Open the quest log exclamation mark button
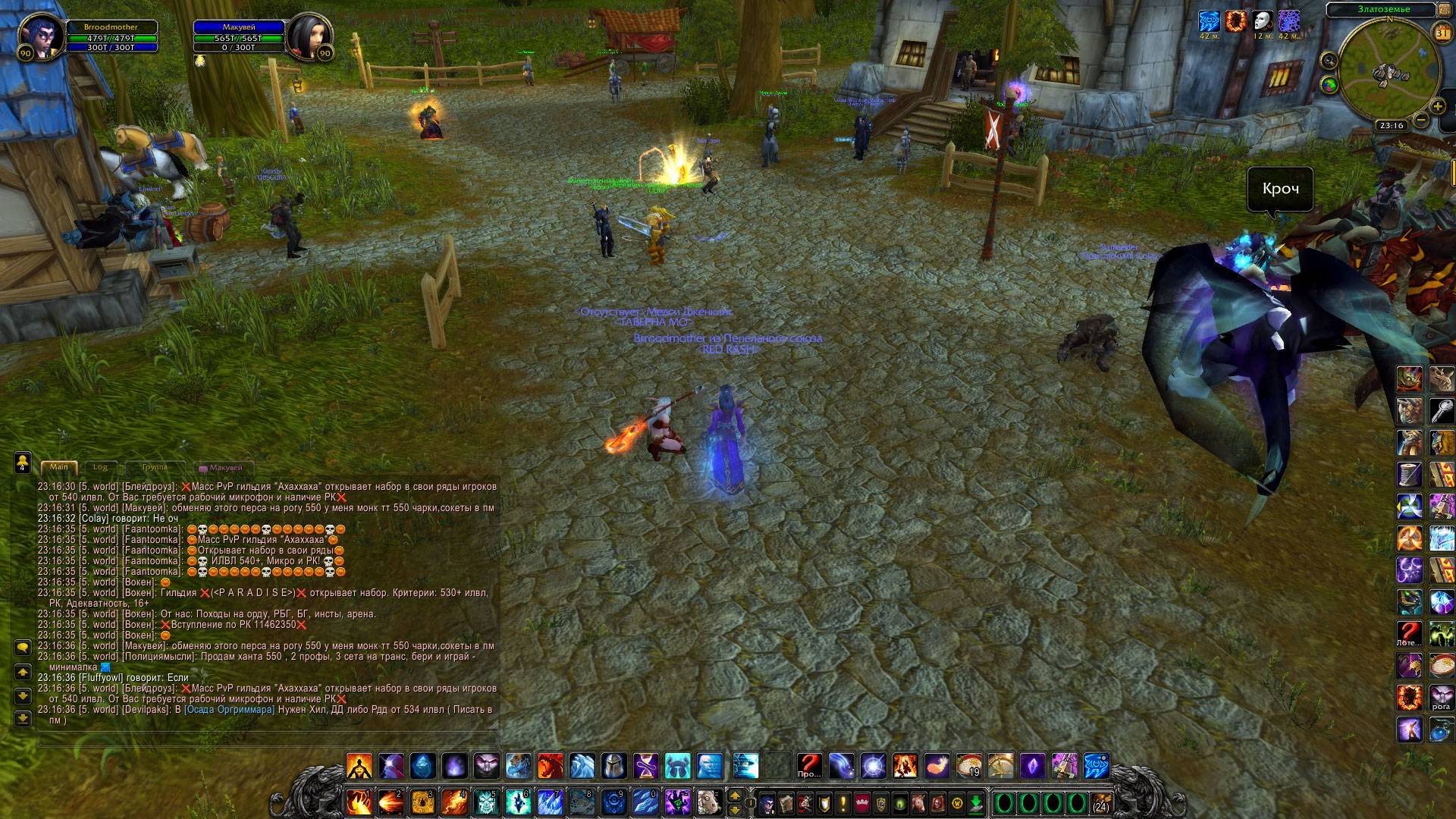This screenshot has width=1456, height=819. click(x=843, y=802)
